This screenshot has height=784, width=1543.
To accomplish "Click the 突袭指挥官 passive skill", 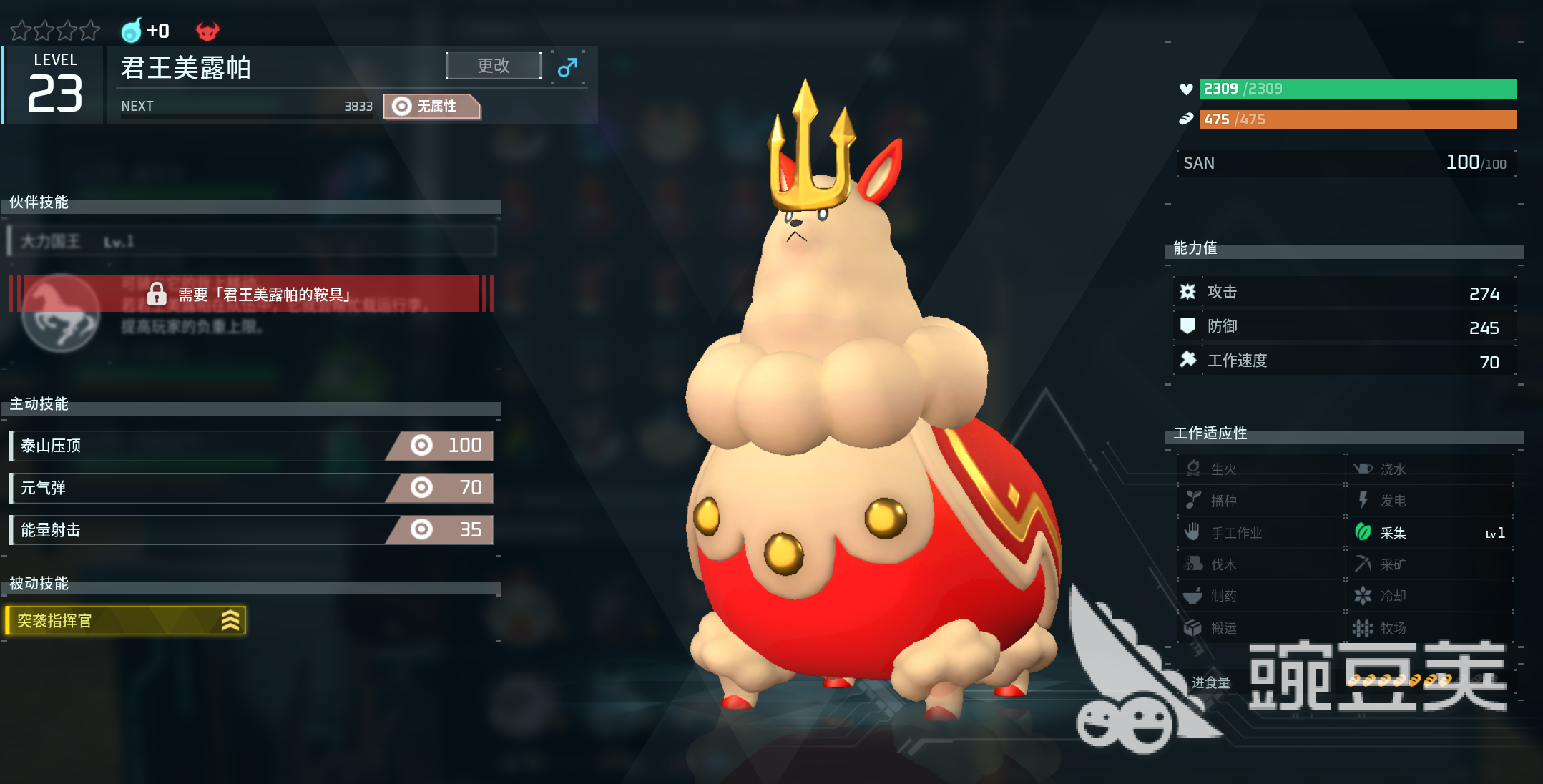I will 126,620.
